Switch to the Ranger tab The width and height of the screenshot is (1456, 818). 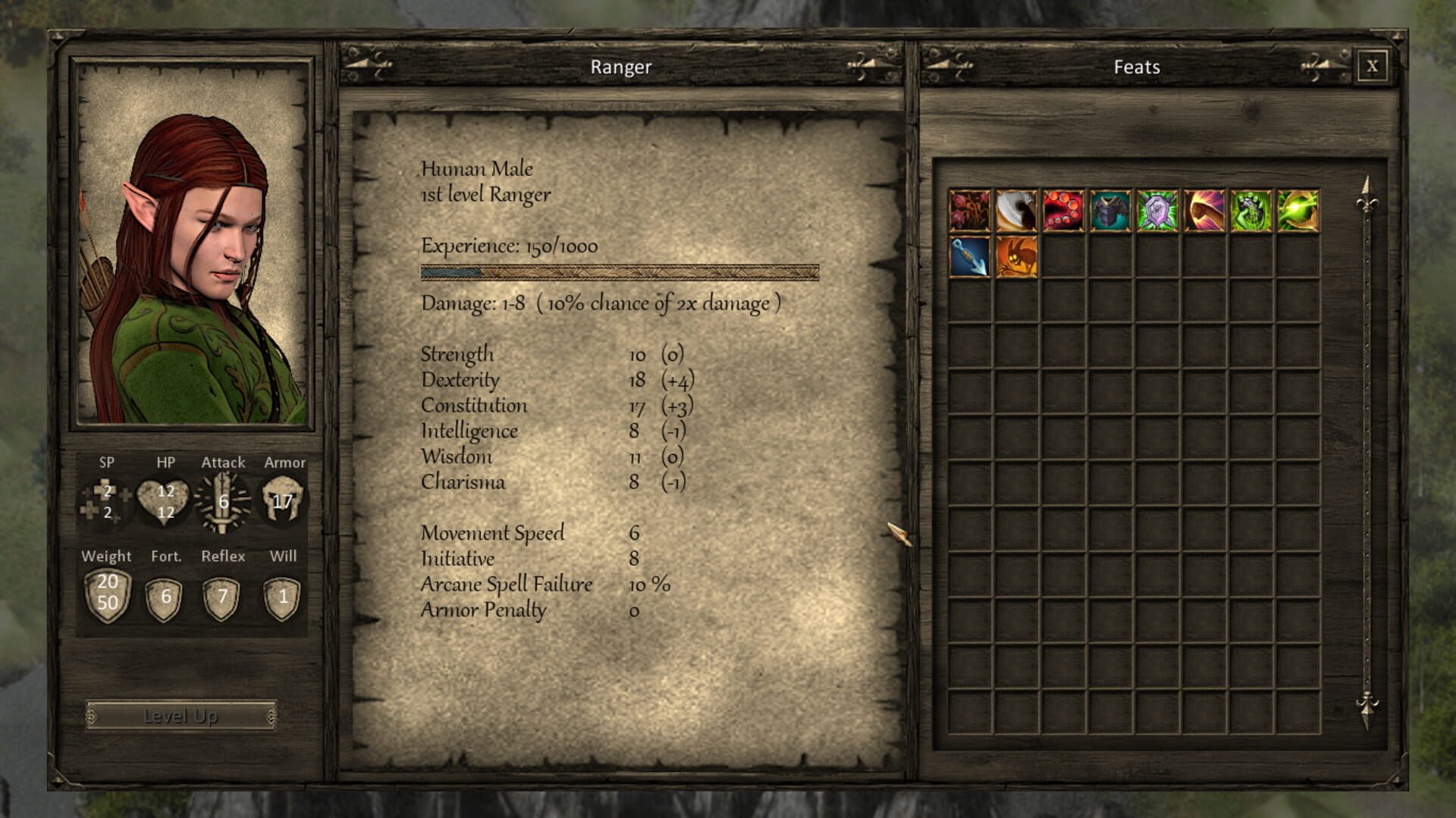point(622,67)
